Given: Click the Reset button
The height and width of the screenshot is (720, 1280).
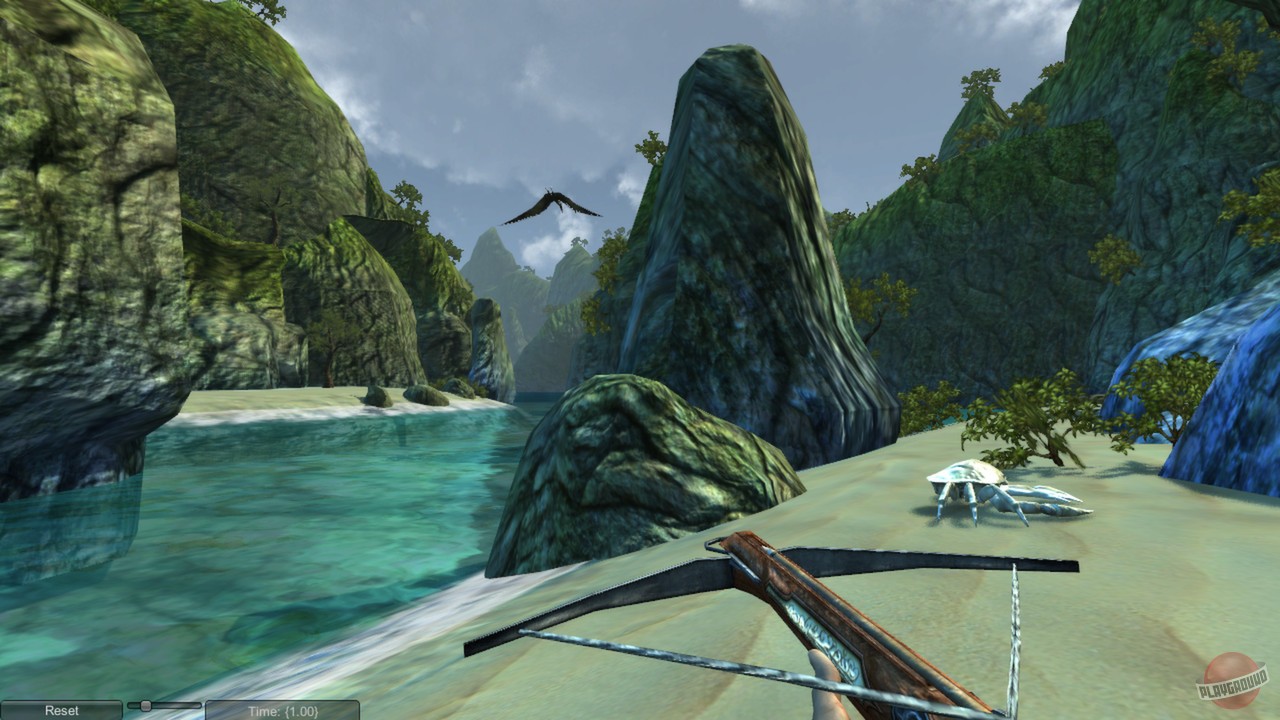Looking at the screenshot, I should (x=60, y=708).
